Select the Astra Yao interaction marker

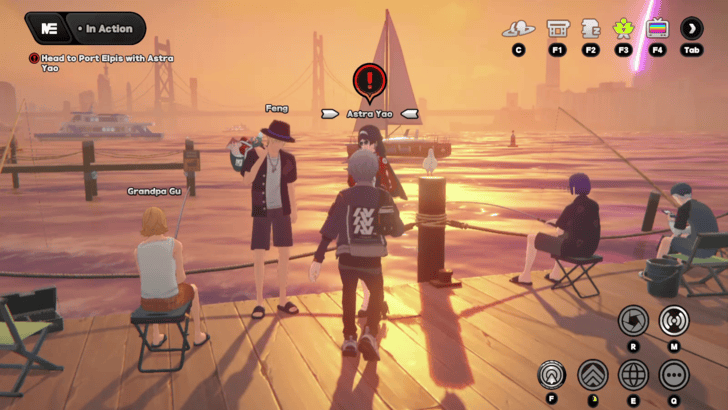click(x=370, y=81)
